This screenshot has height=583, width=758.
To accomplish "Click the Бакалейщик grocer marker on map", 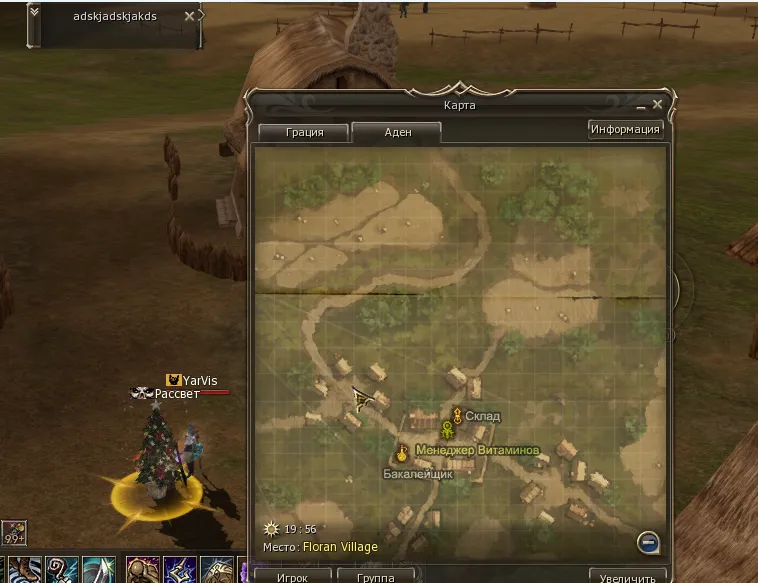I will click(402, 452).
